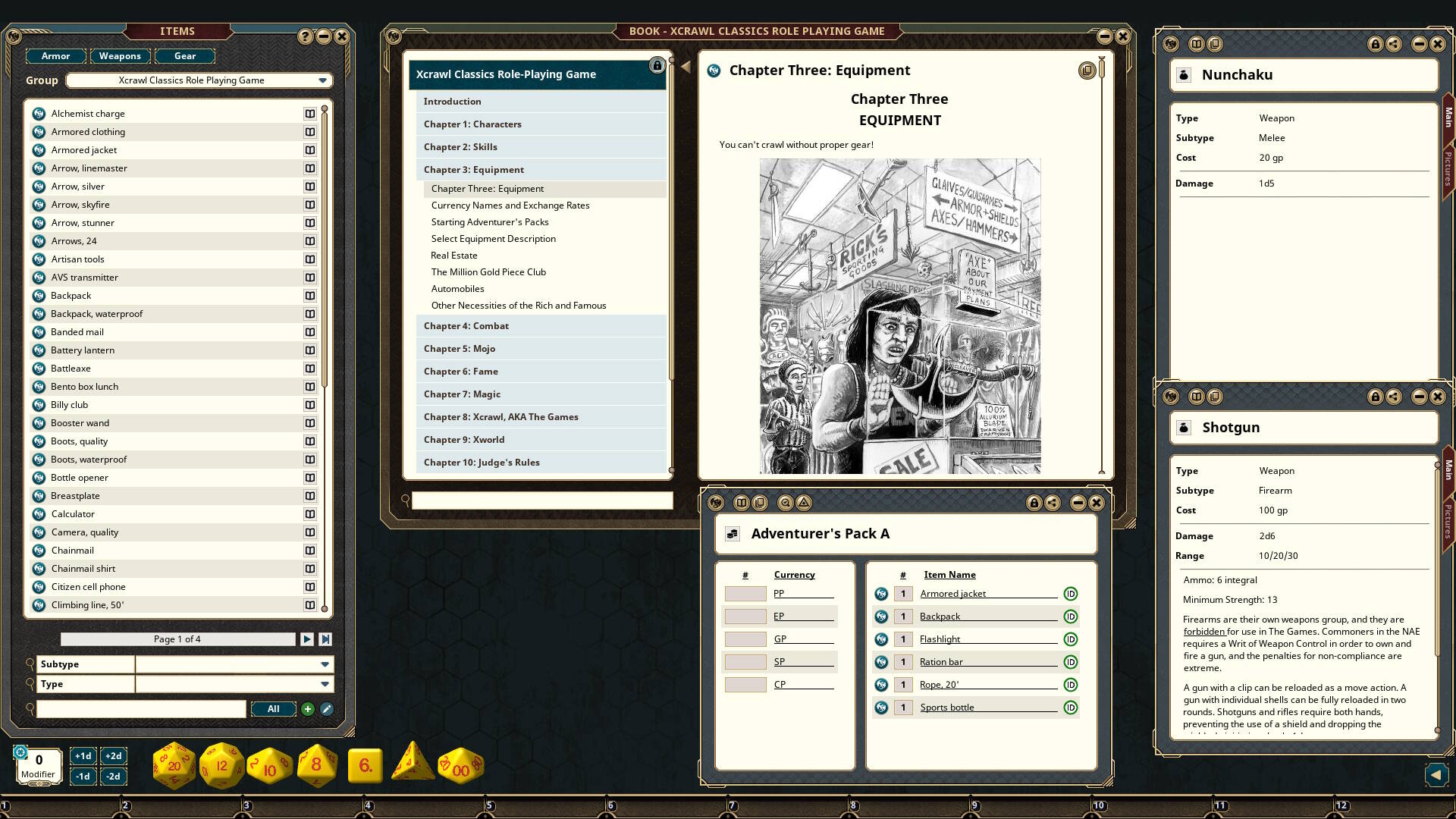Roll the d20 die
The image size is (1456, 819).
(x=173, y=764)
